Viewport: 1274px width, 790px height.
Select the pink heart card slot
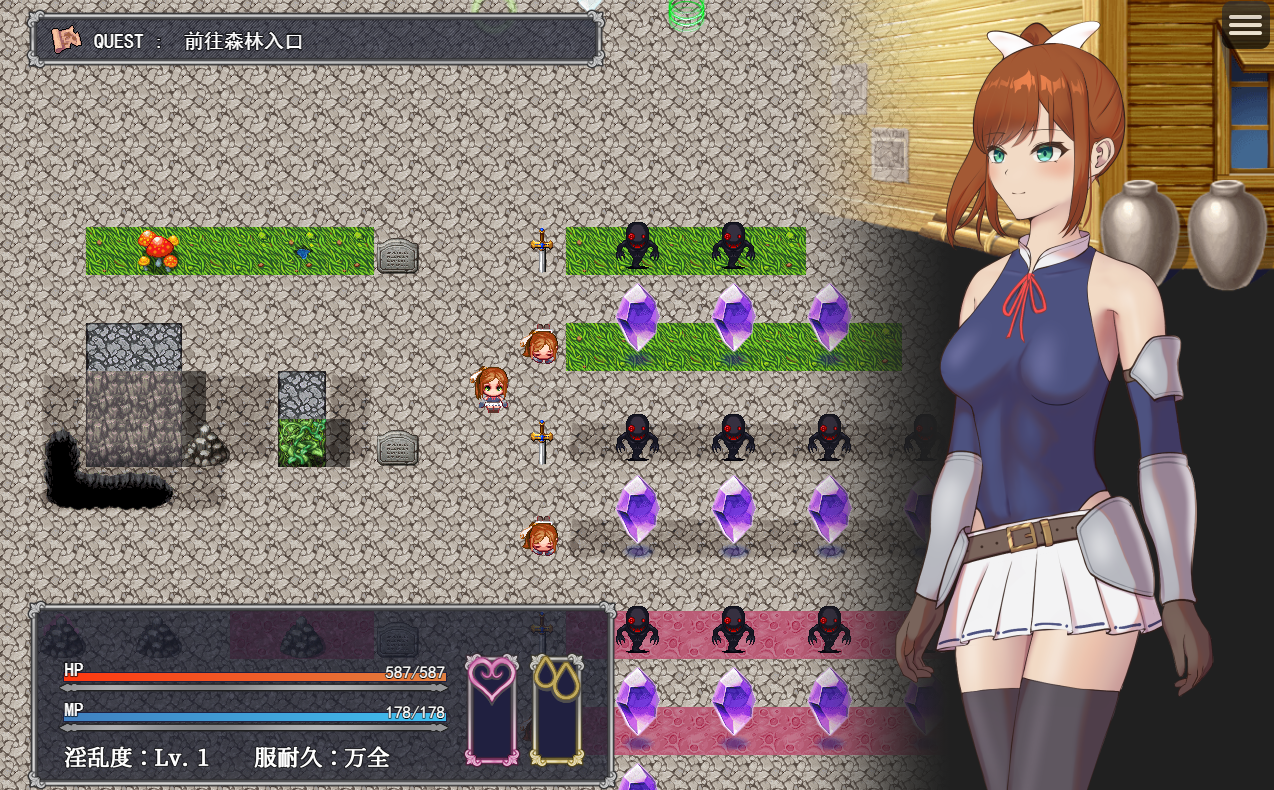tap(492, 709)
